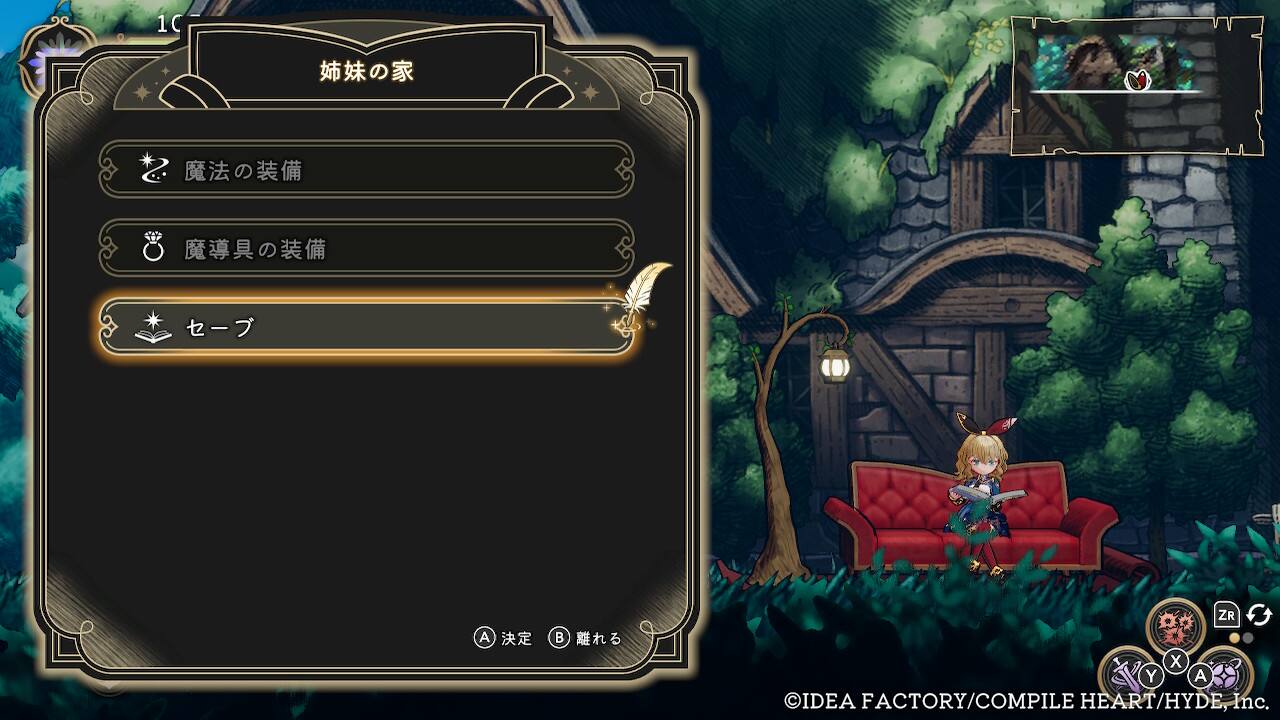The image size is (1280, 720).
Task: Click the spell set swap arrows icon
Action: coord(1259,615)
